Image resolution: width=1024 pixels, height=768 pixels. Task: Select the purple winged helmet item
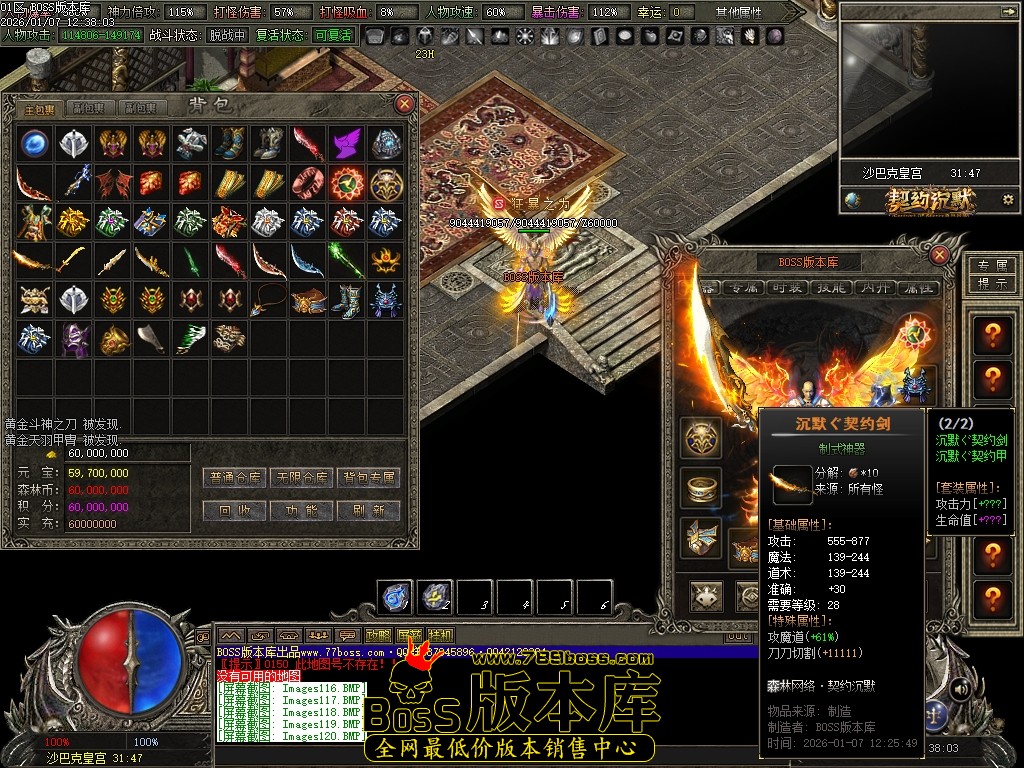(x=345, y=143)
